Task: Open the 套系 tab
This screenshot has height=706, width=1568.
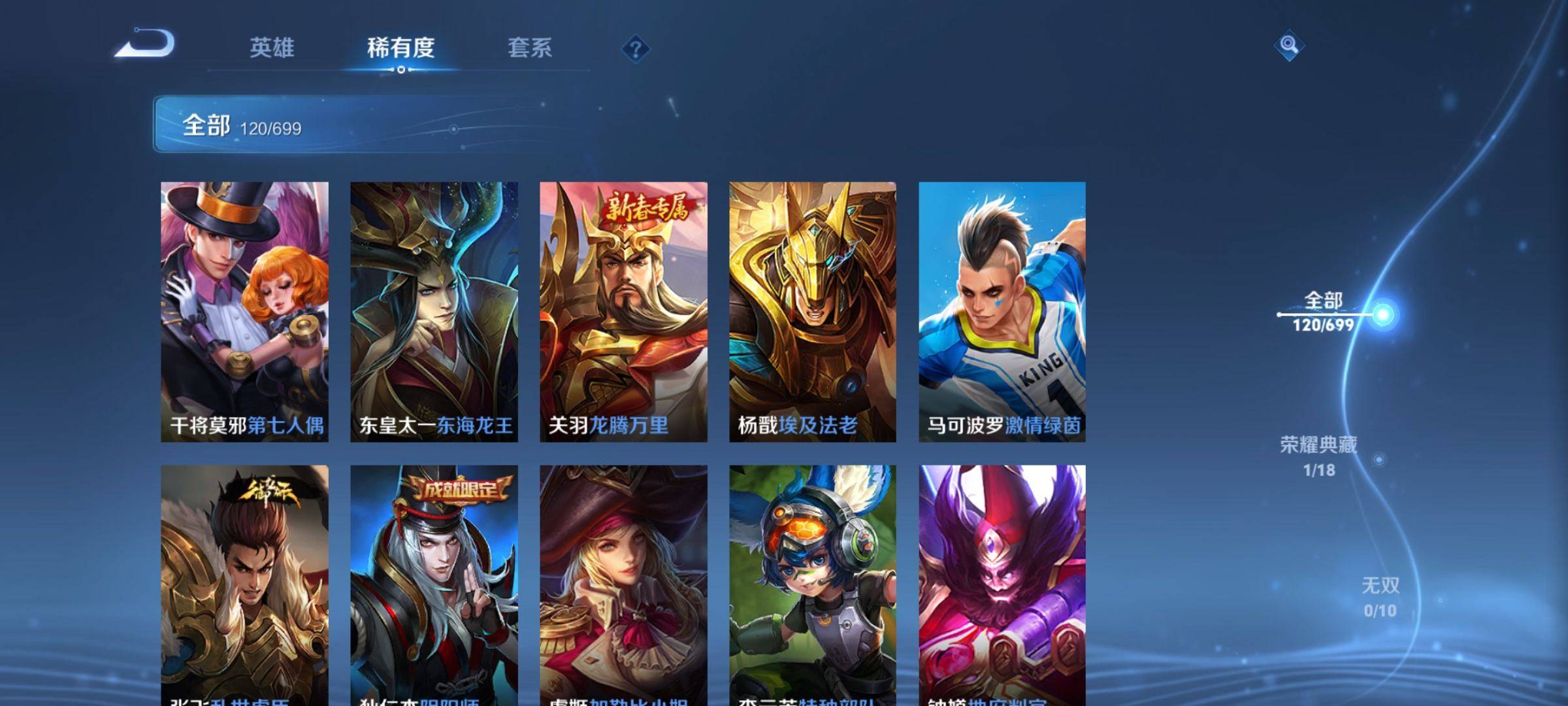Action: pos(530,48)
